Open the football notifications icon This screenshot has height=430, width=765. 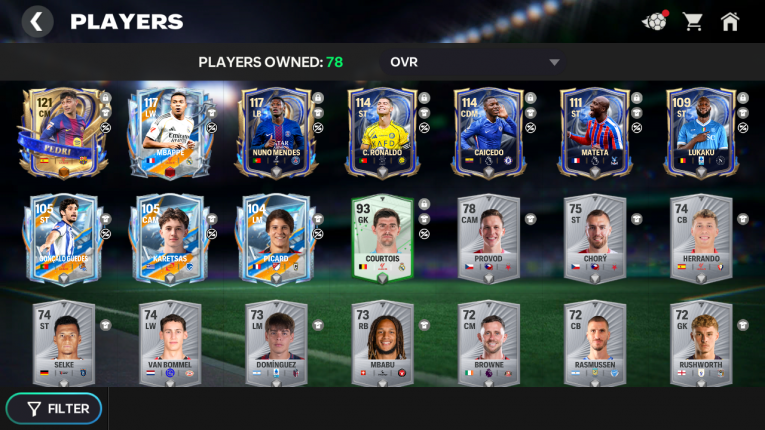click(654, 21)
